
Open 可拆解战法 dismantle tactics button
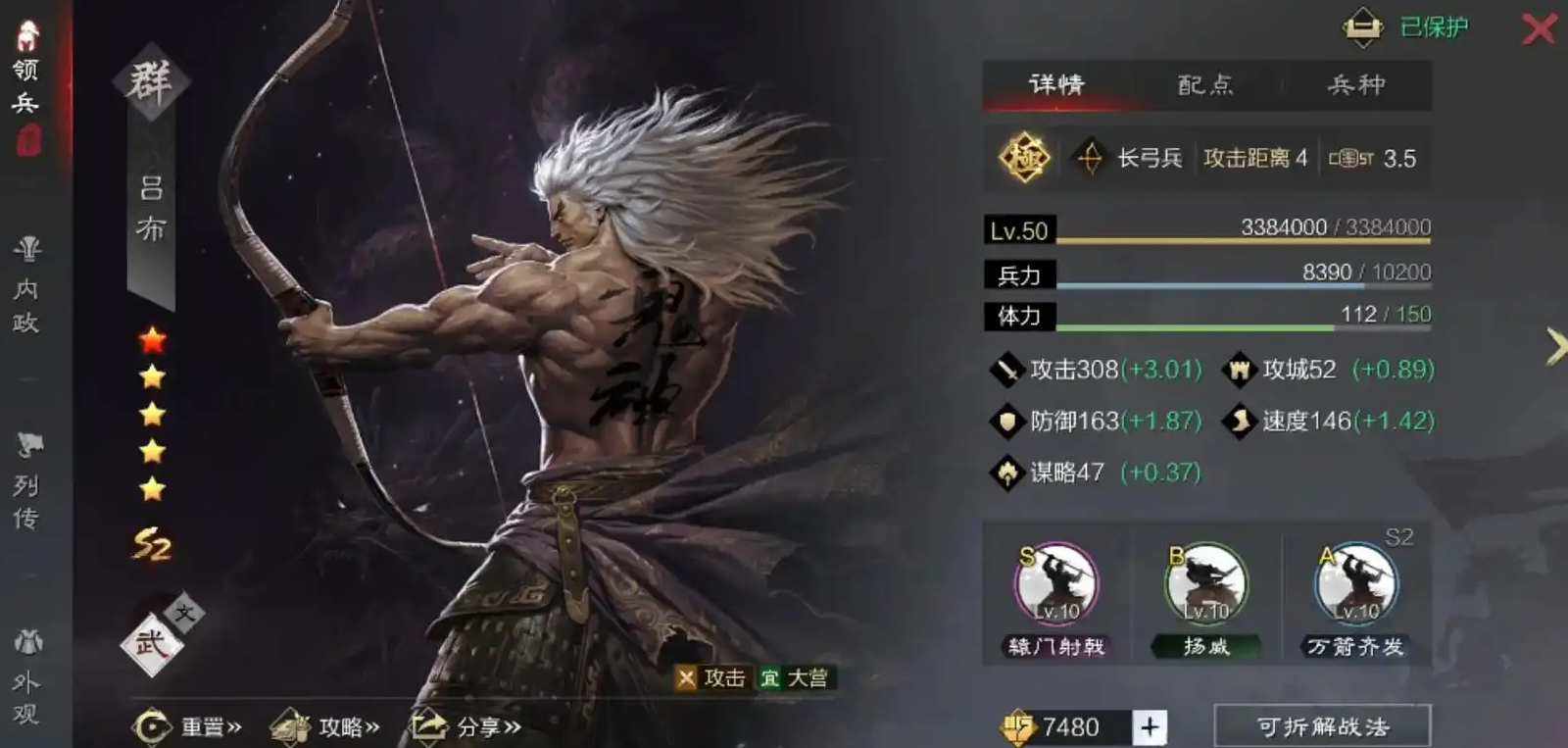[1322, 726]
